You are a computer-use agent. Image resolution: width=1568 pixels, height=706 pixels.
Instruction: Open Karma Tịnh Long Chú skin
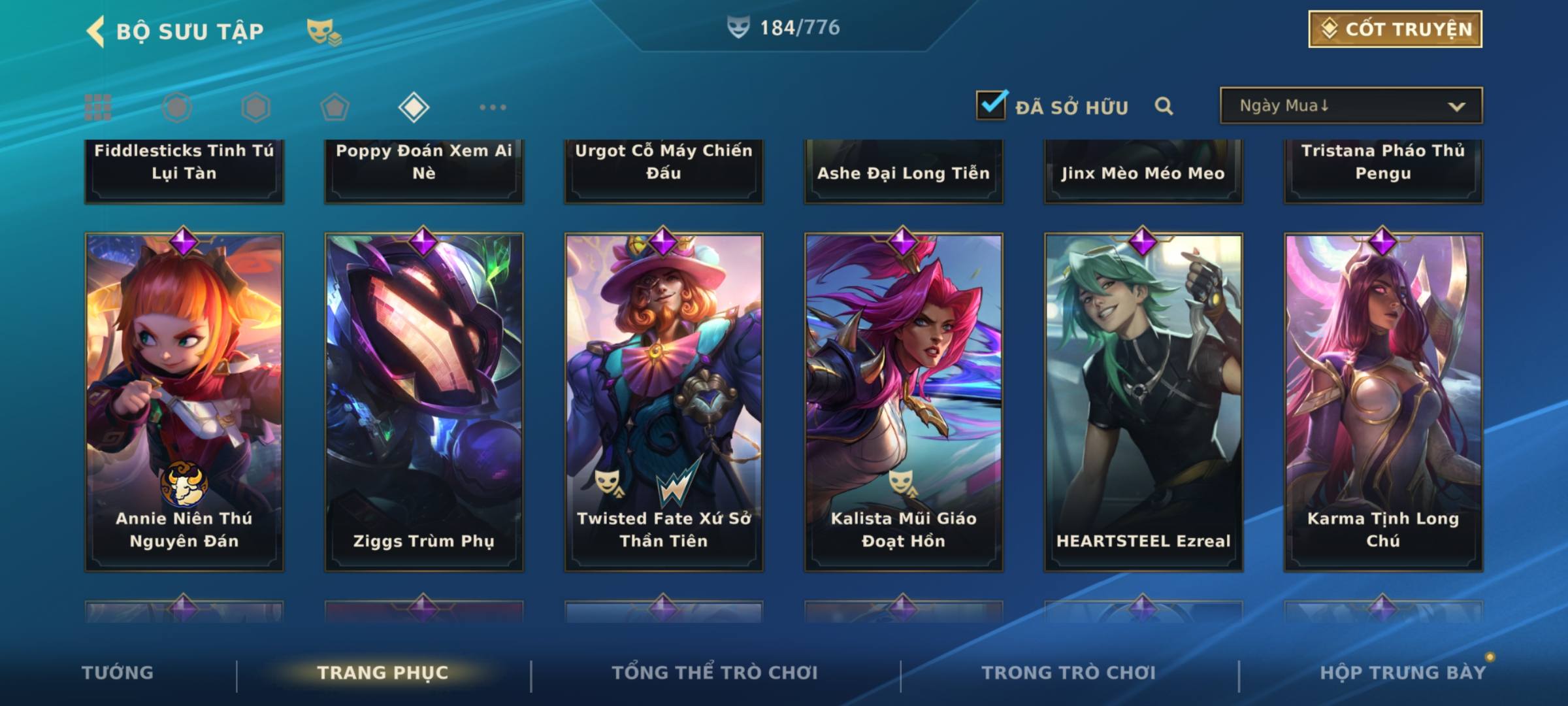1383,401
